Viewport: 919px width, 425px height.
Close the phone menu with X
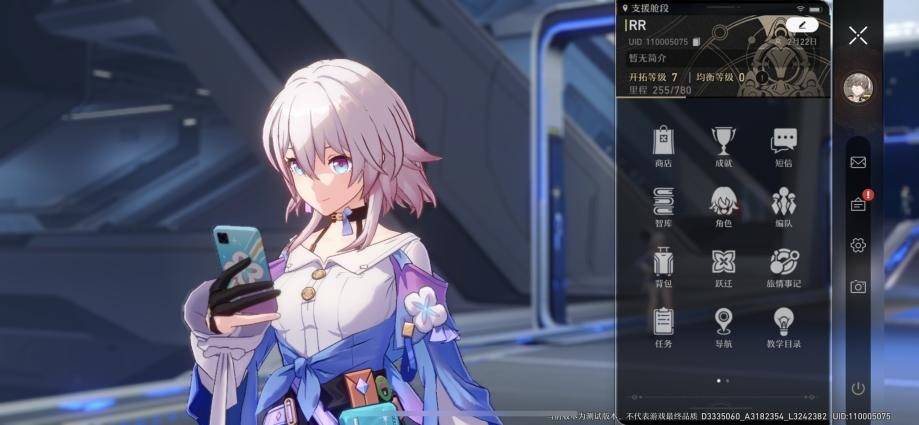tap(858, 36)
